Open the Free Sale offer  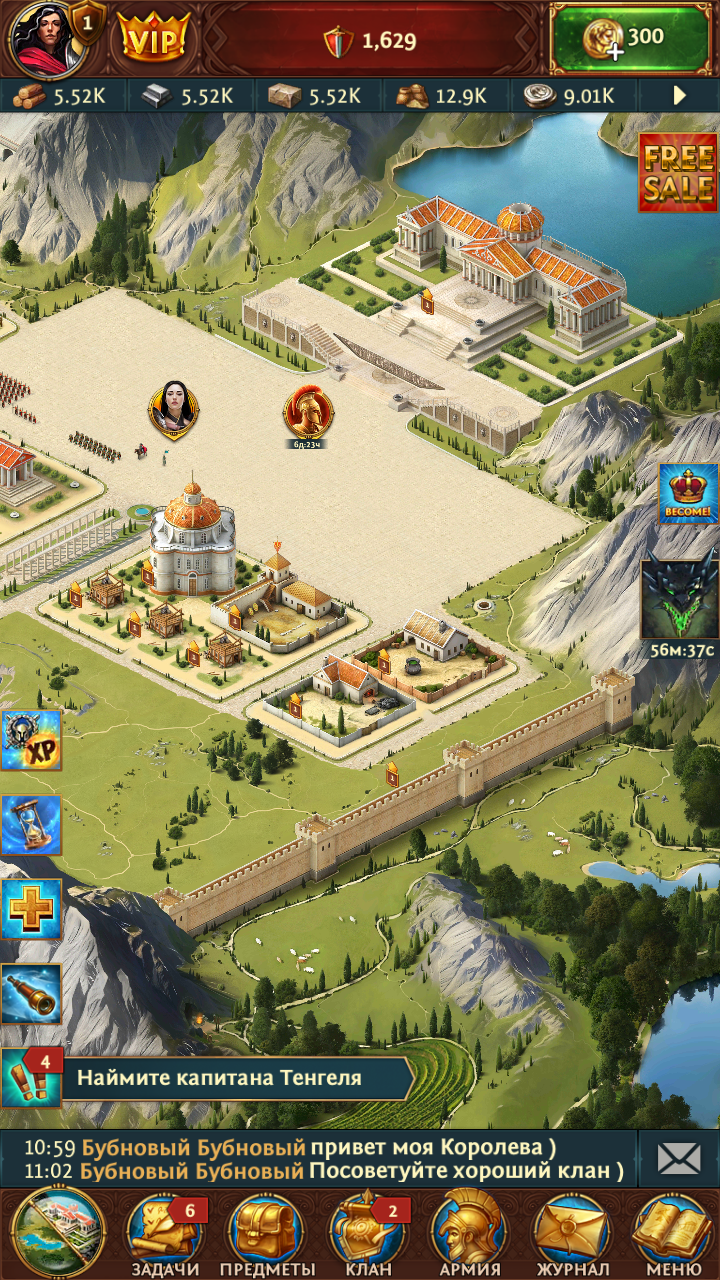click(x=678, y=173)
